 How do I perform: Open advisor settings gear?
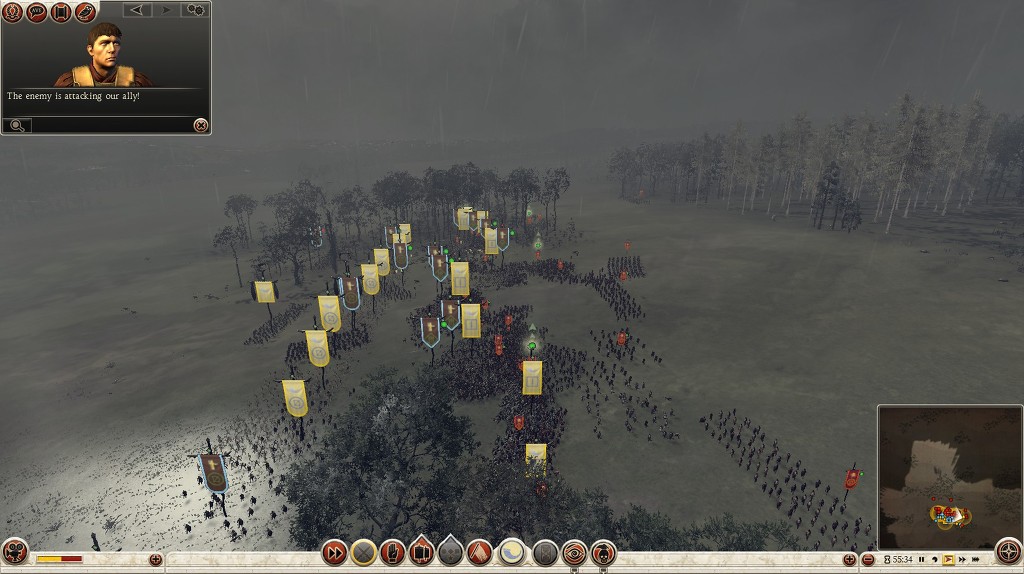coord(194,10)
